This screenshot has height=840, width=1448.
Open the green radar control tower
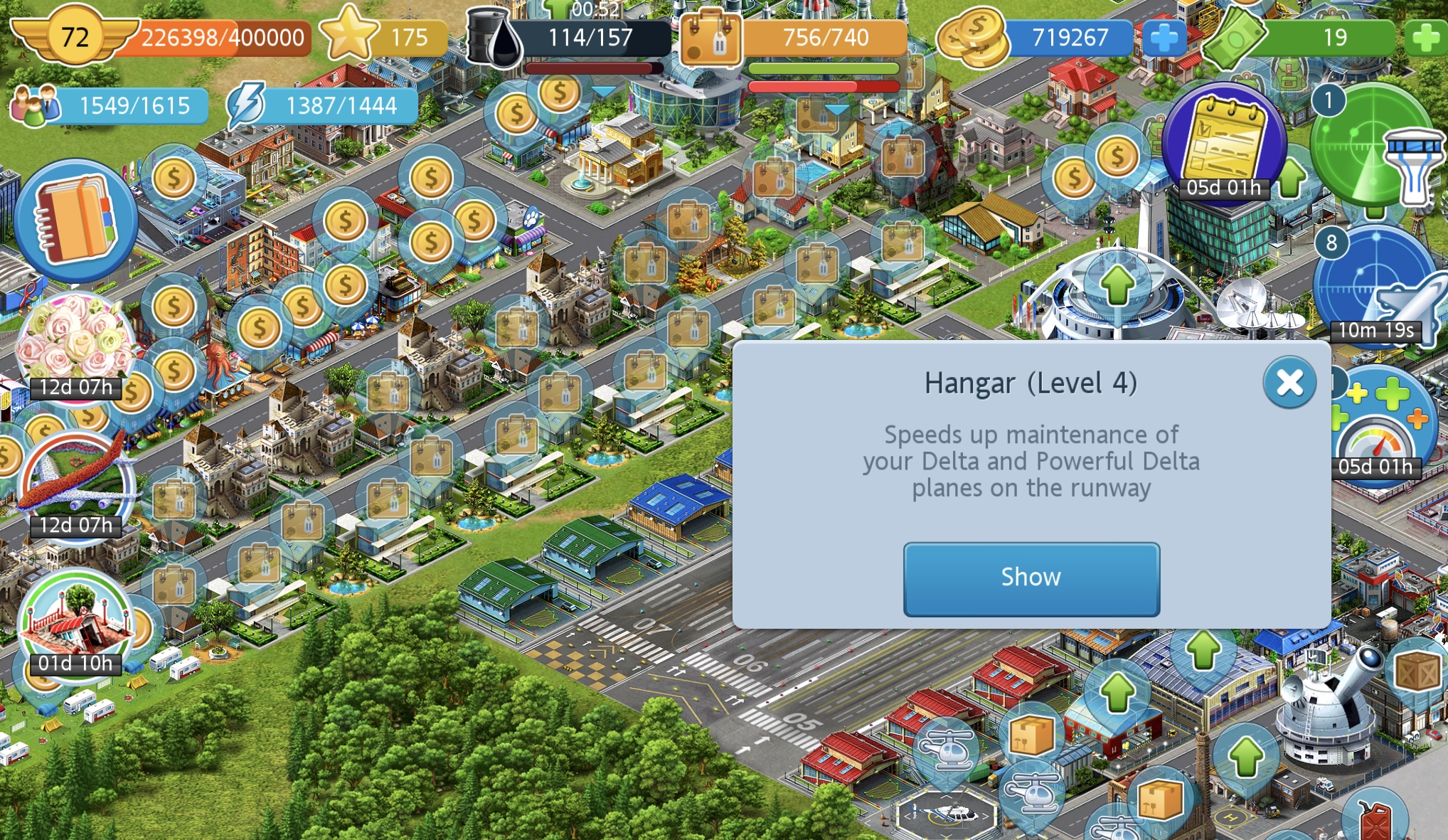point(1375,148)
